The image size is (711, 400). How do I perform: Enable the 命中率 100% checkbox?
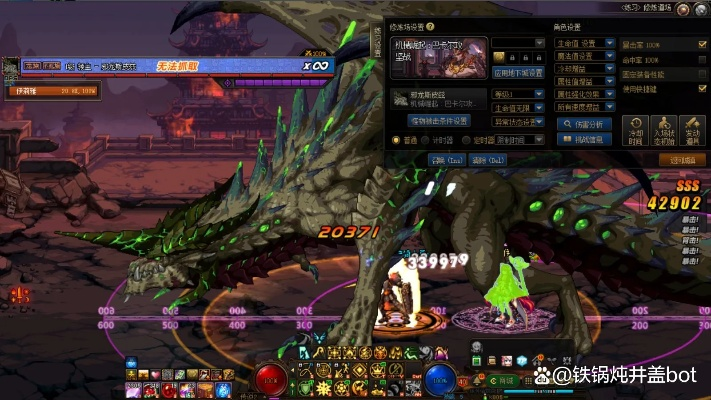[x=702, y=60]
